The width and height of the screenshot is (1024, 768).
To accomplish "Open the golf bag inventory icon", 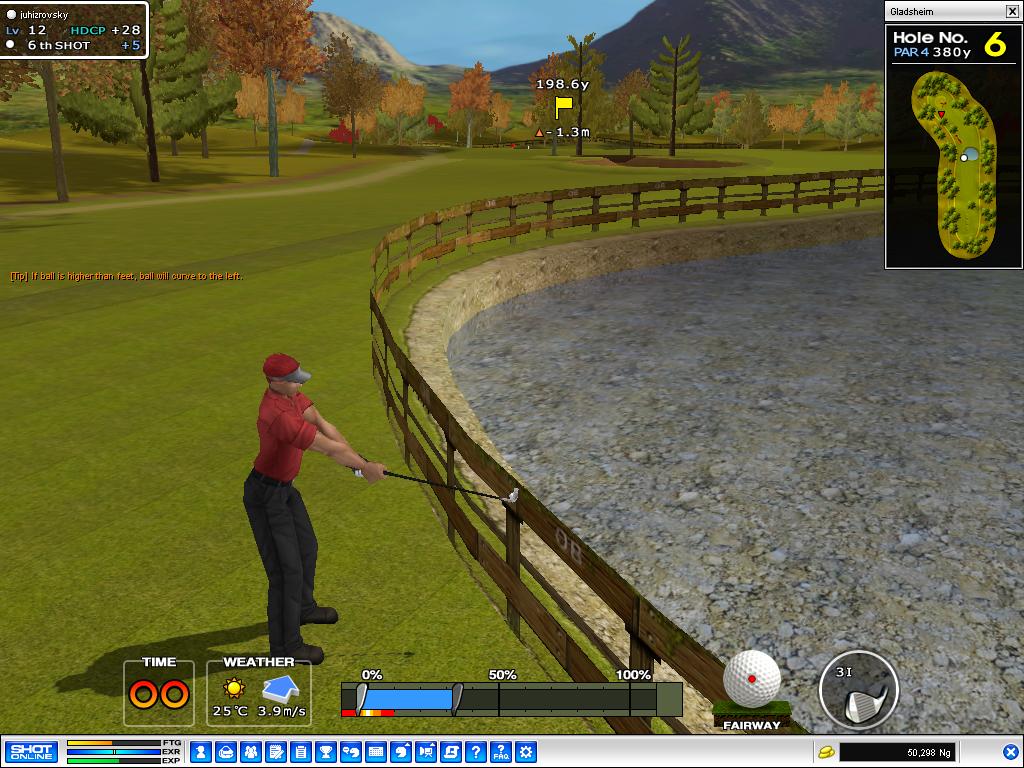I will pyautogui.click(x=226, y=751).
